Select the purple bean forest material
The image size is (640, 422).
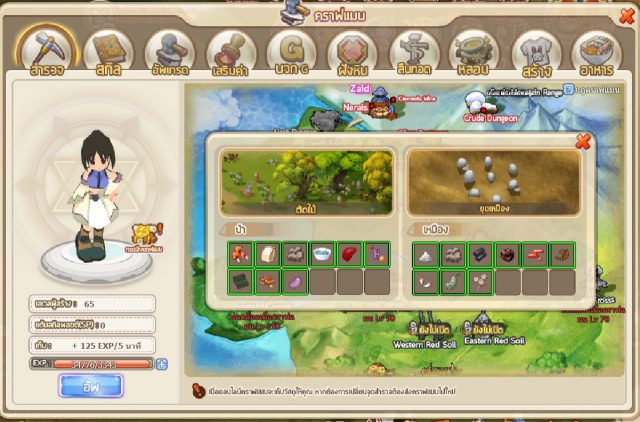295,283
